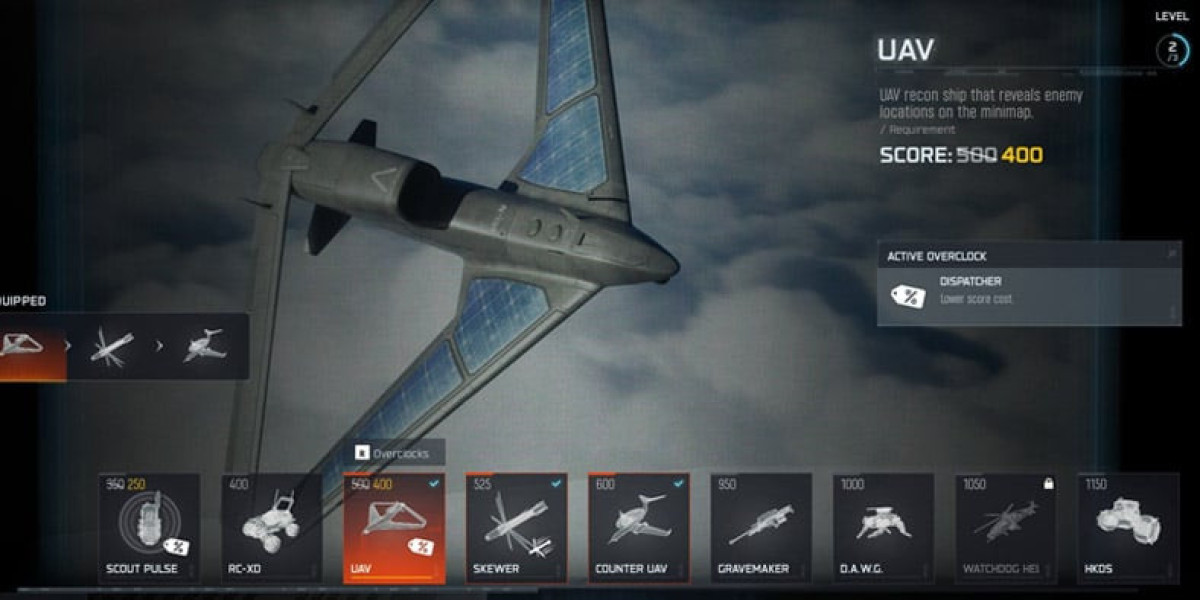Choose the RC-XD scorestreak

pos(271,528)
